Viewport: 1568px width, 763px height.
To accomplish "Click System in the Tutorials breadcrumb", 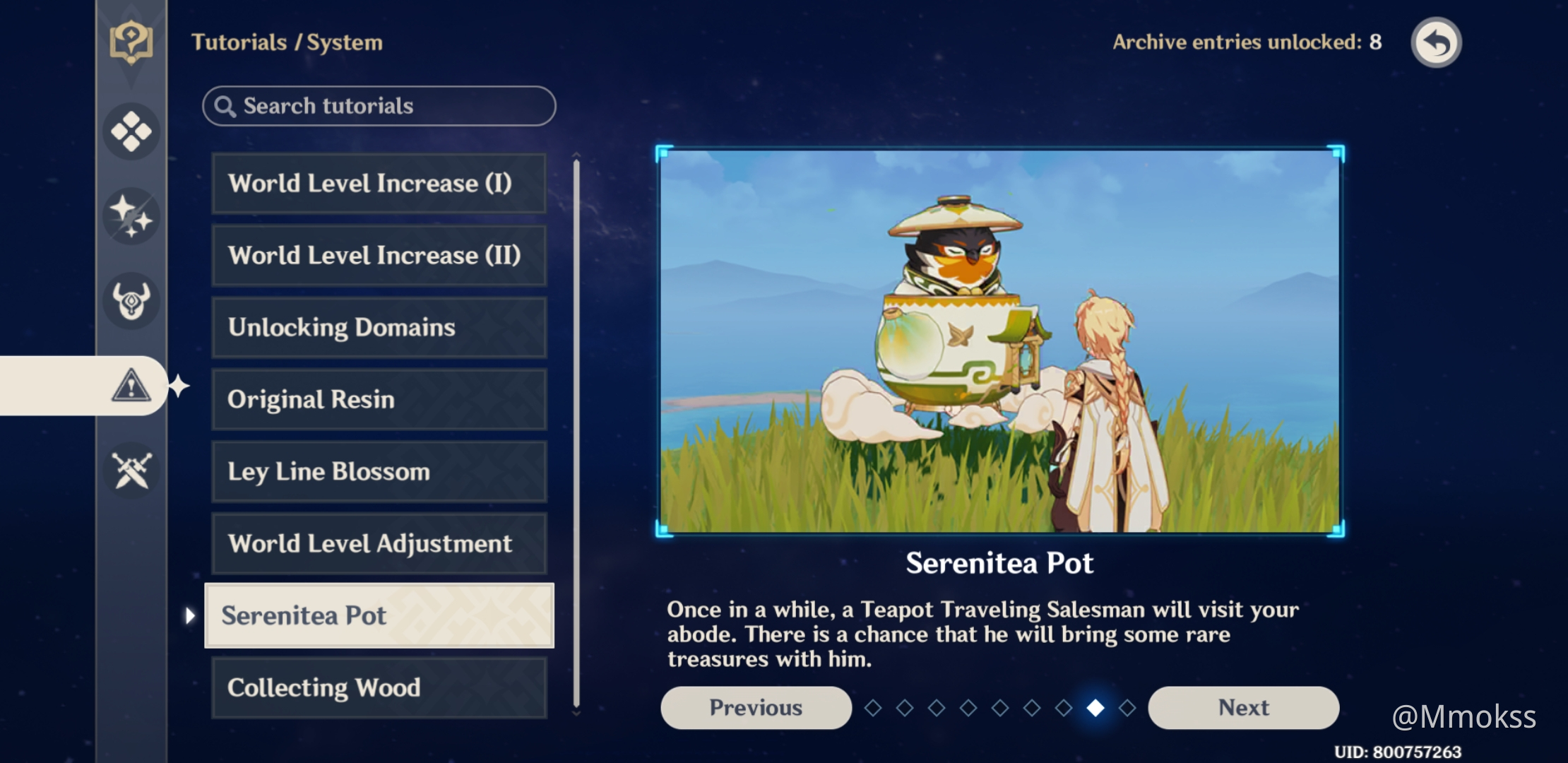I will [345, 42].
